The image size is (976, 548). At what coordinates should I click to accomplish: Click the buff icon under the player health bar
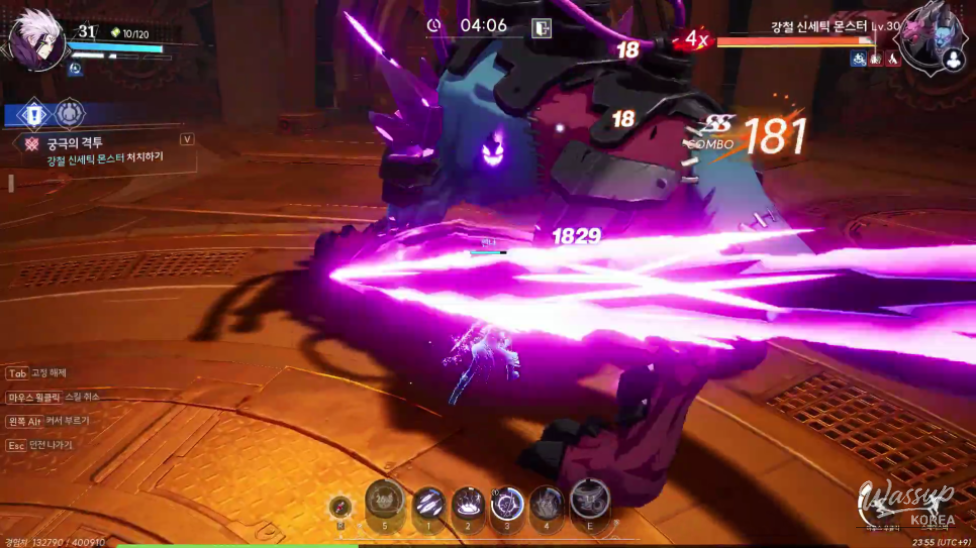pyautogui.click(x=75, y=69)
